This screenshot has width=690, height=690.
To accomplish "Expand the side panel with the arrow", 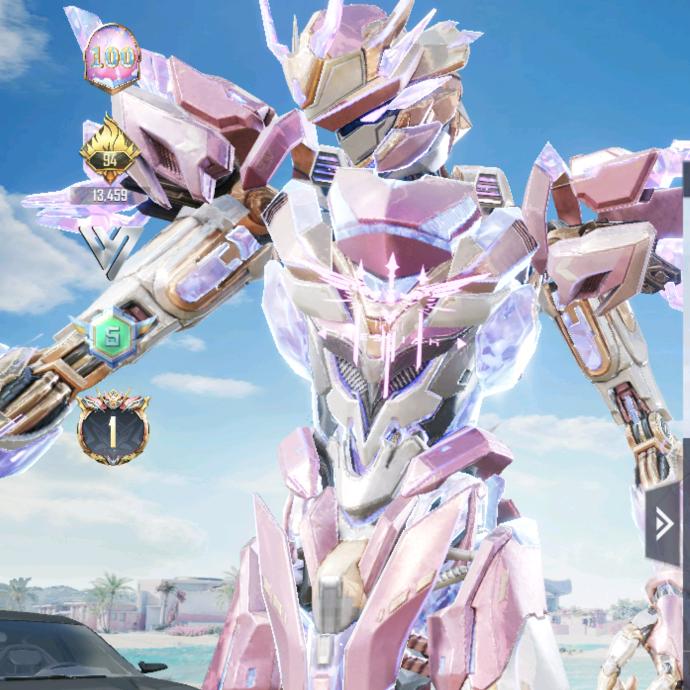I will point(662,522).
